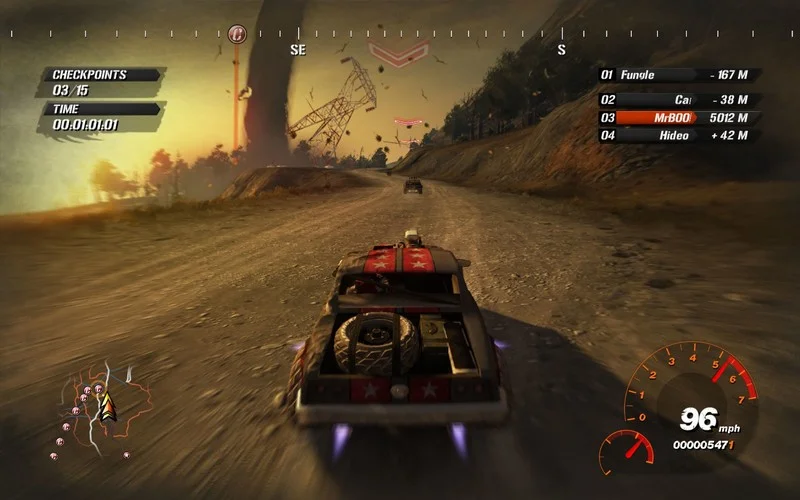Click the Checkpoints tracker panel
Viewport: 800px width, 500px height.
[100, 82]
